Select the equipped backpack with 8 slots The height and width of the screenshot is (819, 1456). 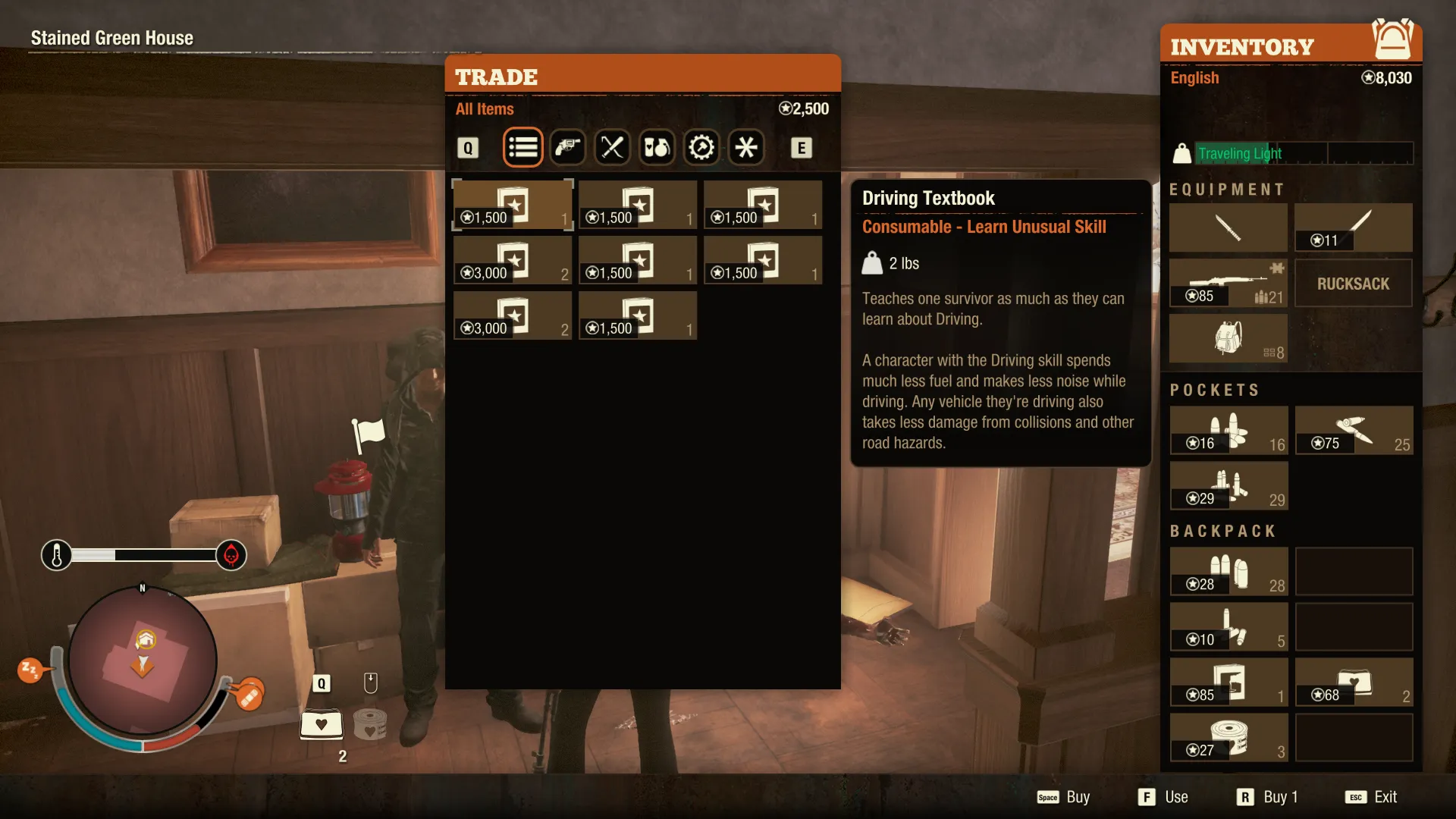click(x=1228, y=339)
